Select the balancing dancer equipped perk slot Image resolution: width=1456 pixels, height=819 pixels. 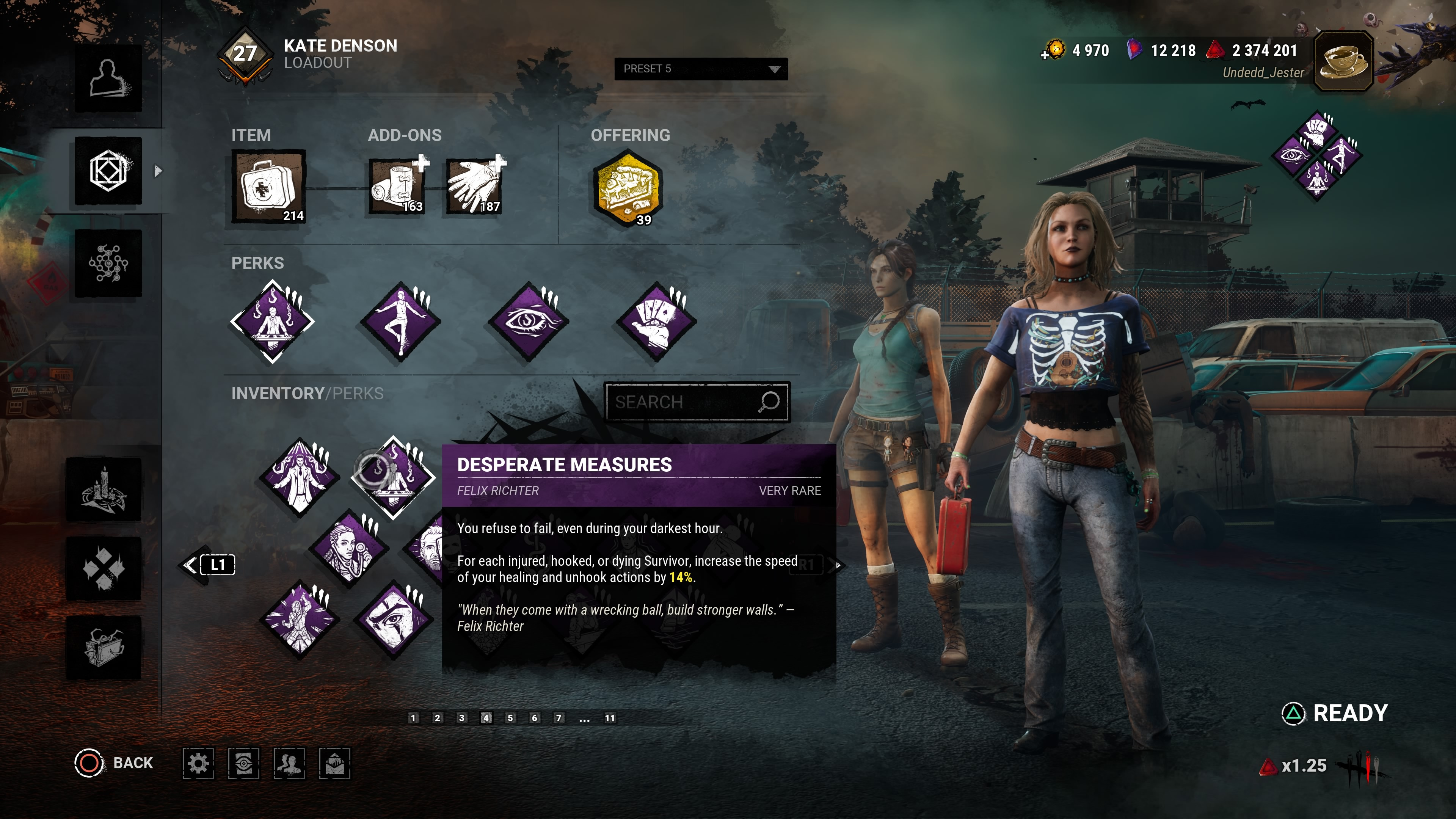click(x=400, y=321)
